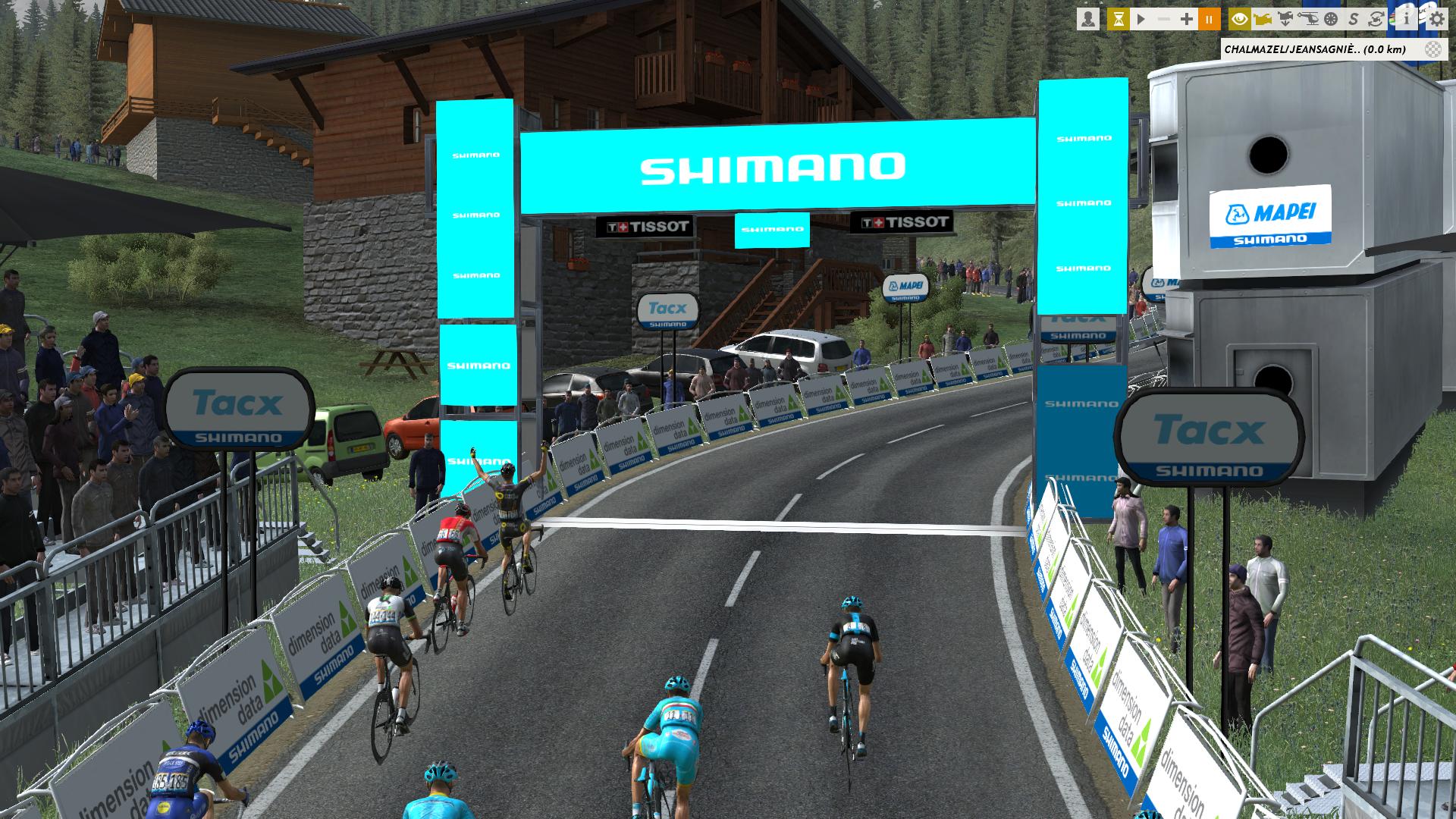Switch to the helicopter camera view
The width and height of the screenshot is (1456, 819).
(1308, 19)
